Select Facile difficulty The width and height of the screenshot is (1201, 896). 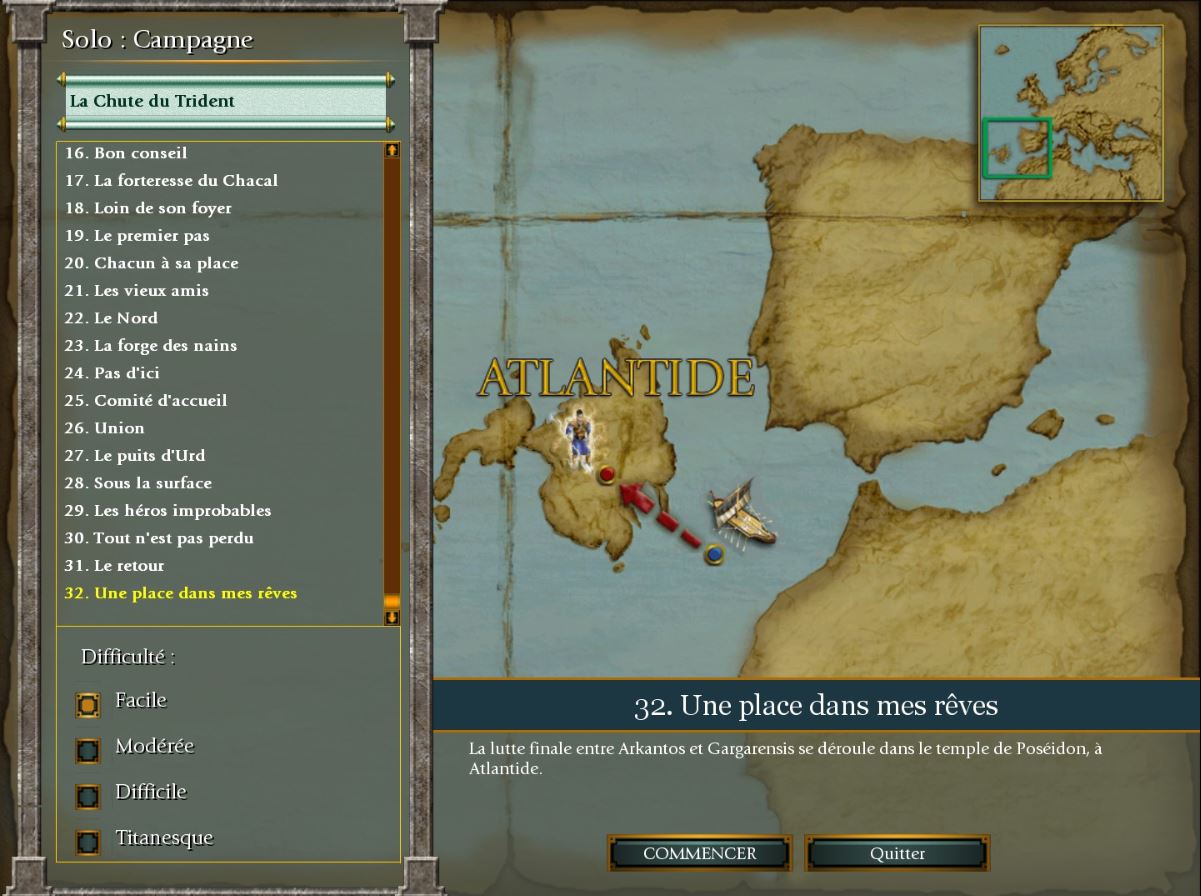(x=88, y=704)
